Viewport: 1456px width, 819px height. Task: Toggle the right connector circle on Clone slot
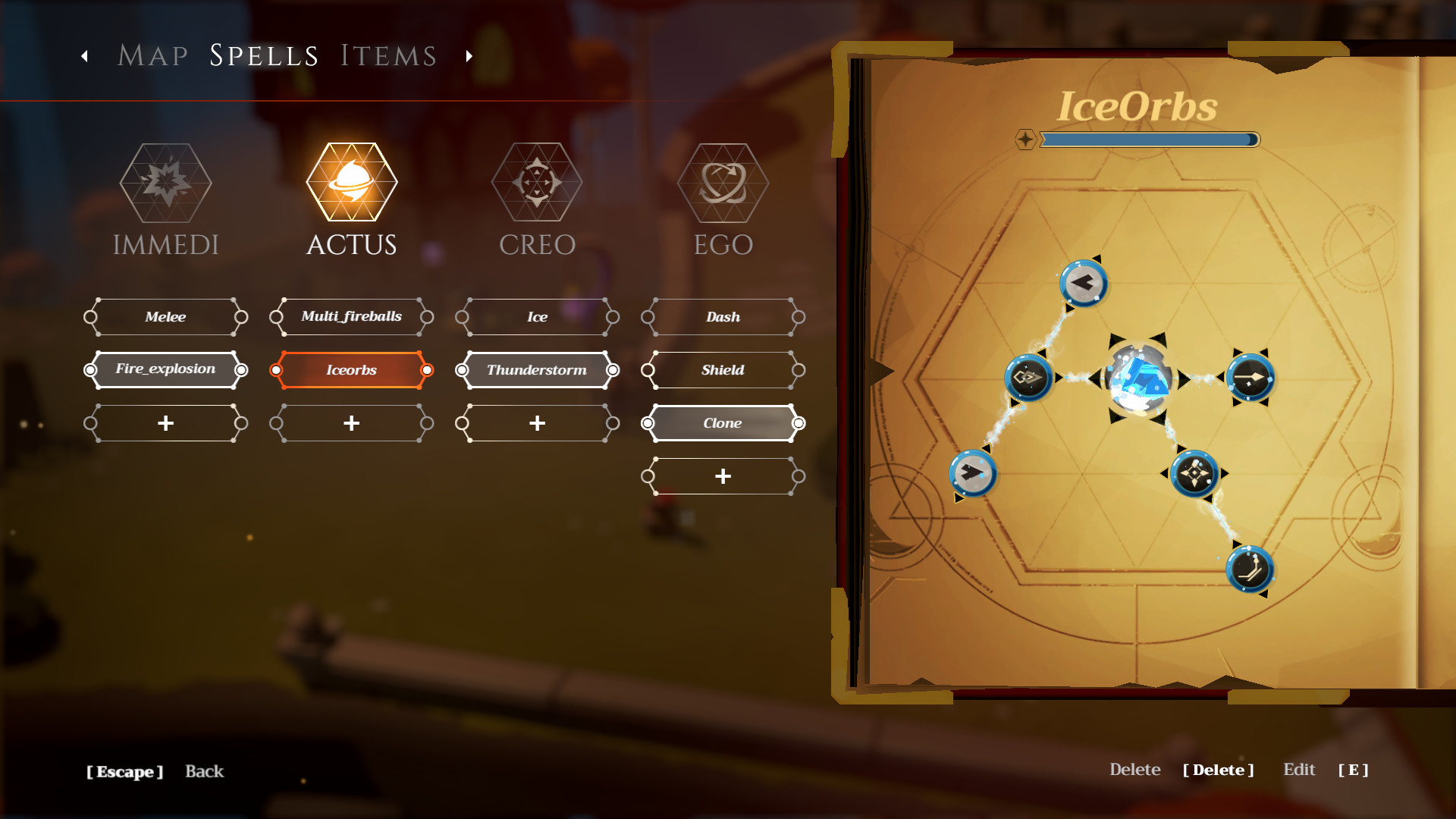pos(799,422)
